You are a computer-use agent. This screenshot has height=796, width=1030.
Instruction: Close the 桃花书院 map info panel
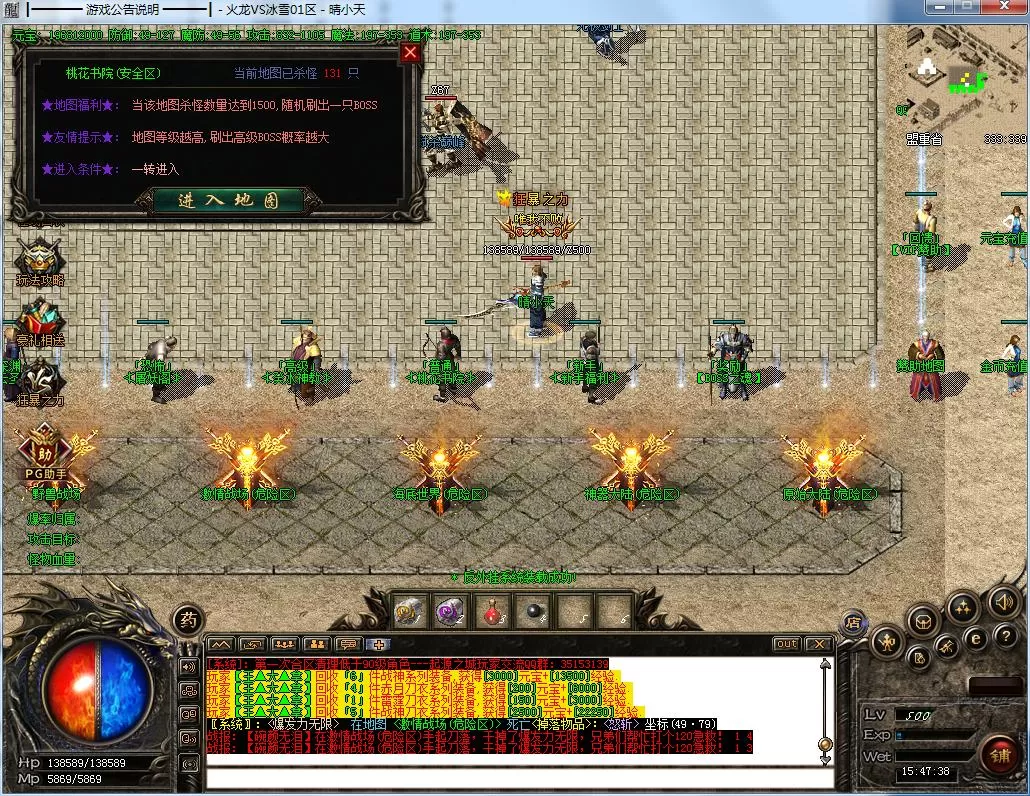tap(410, 53)
